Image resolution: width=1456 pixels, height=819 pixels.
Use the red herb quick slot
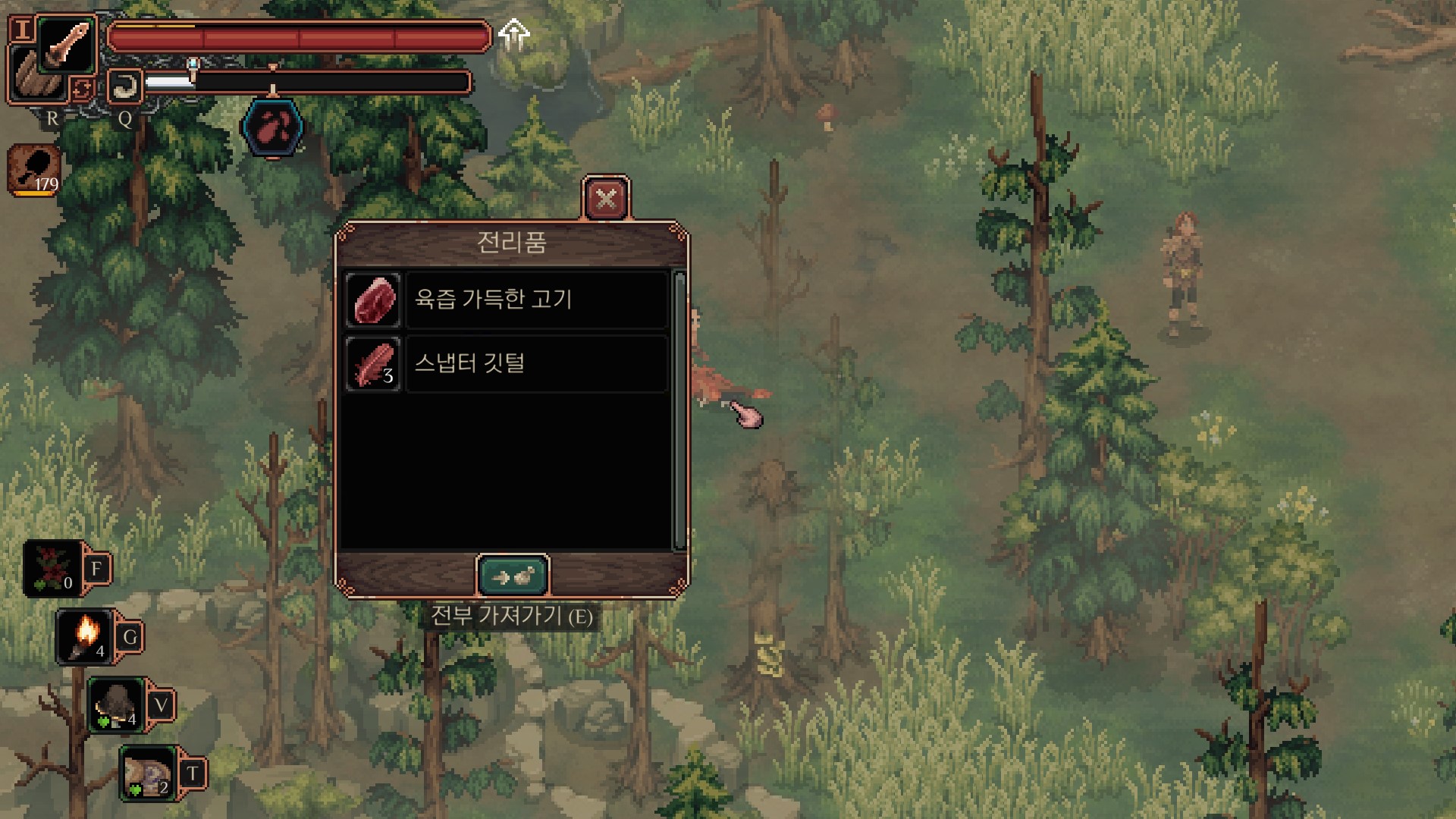coord(53,569)
